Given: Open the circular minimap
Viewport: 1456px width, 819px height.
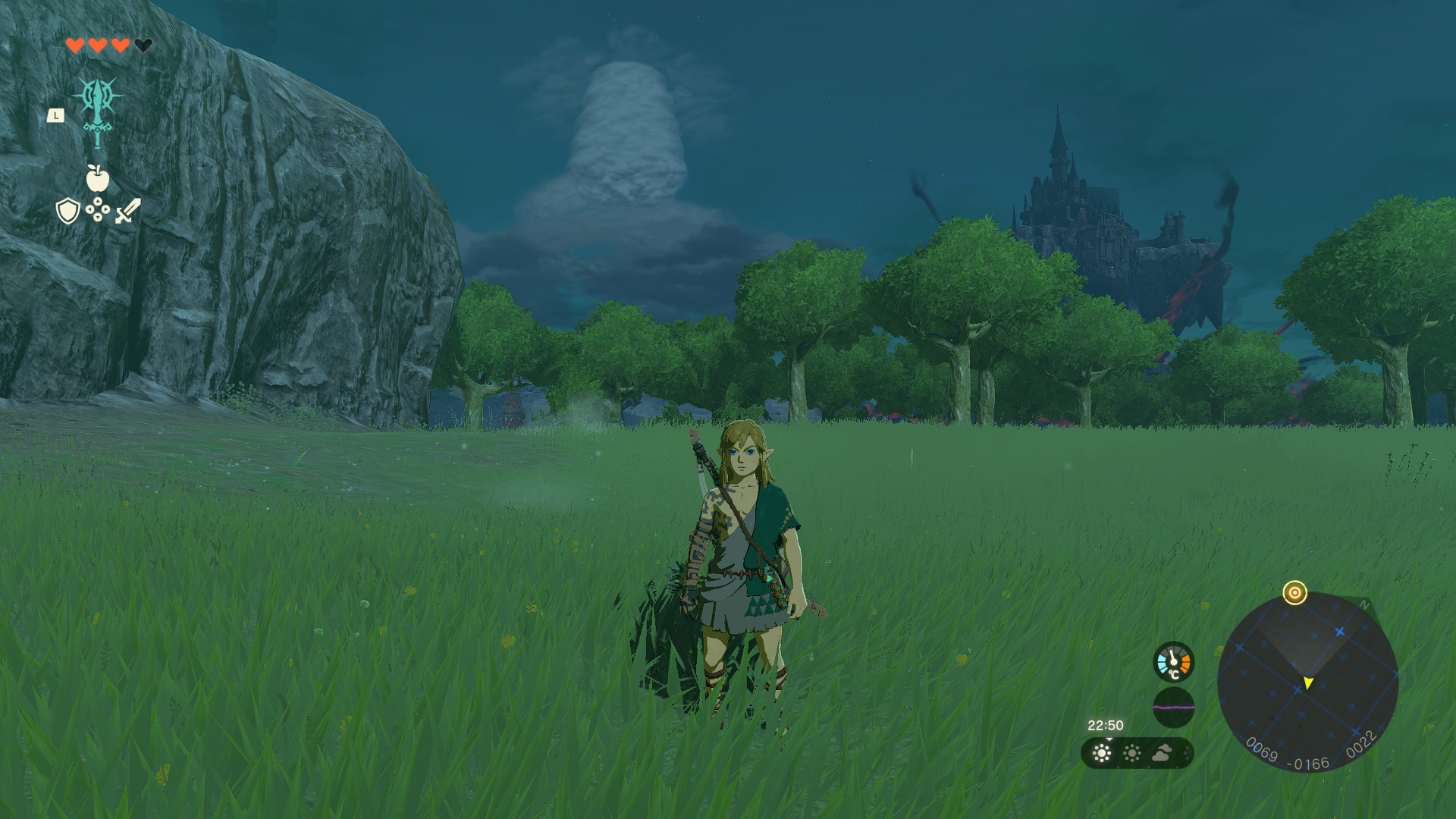Looking at the screenshot, I should point(1307,682).
